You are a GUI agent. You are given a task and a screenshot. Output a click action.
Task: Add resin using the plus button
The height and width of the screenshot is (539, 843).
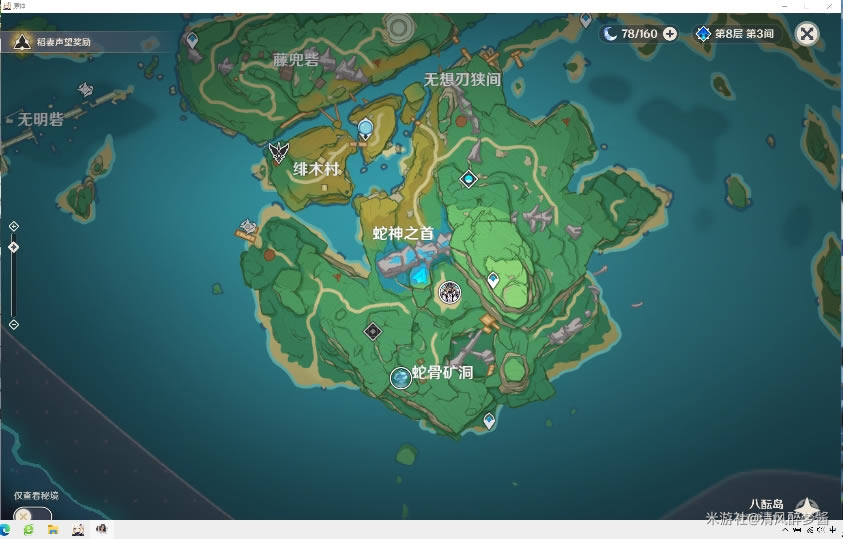tap(670, 34)
